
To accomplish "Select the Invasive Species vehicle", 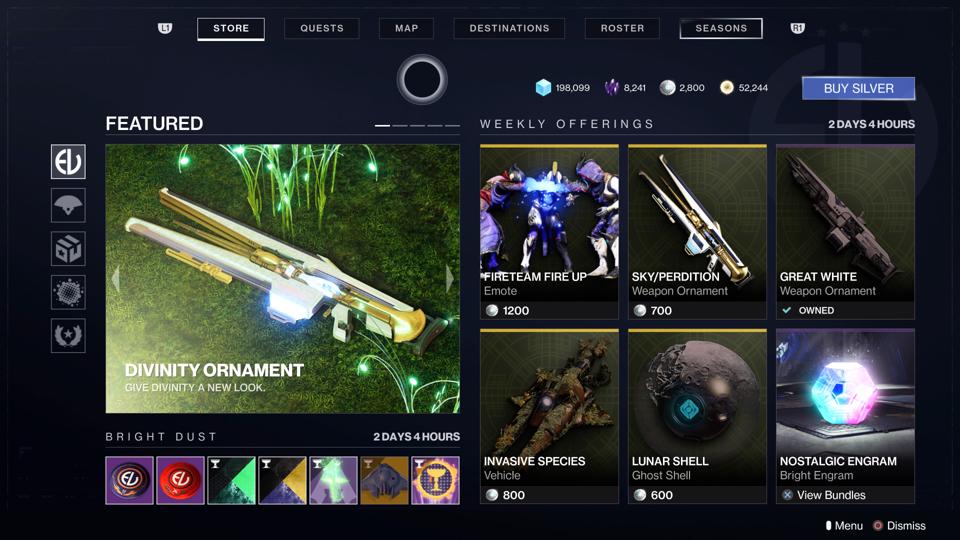I will pos(549,416).
